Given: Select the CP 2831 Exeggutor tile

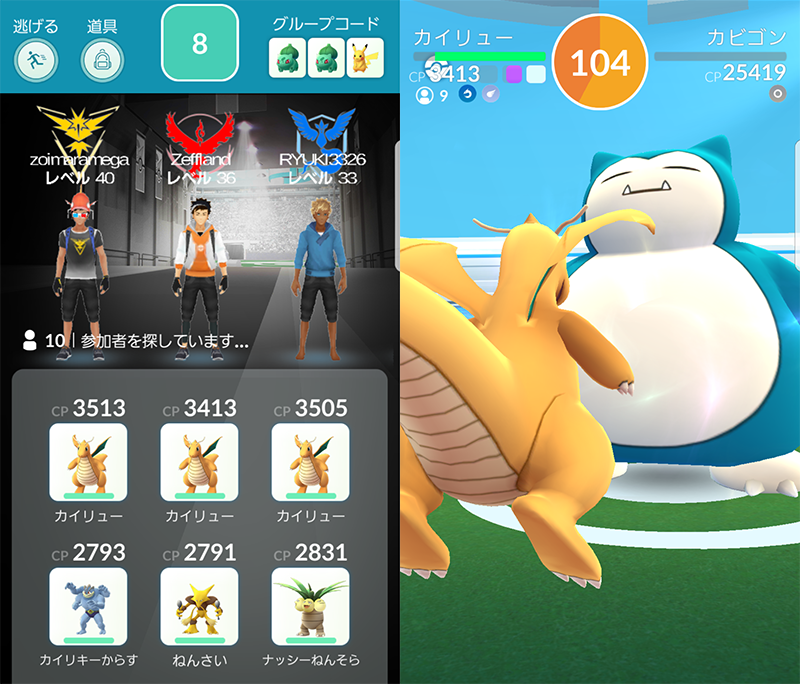Looking at the screenshot, I should pos(310,606).
